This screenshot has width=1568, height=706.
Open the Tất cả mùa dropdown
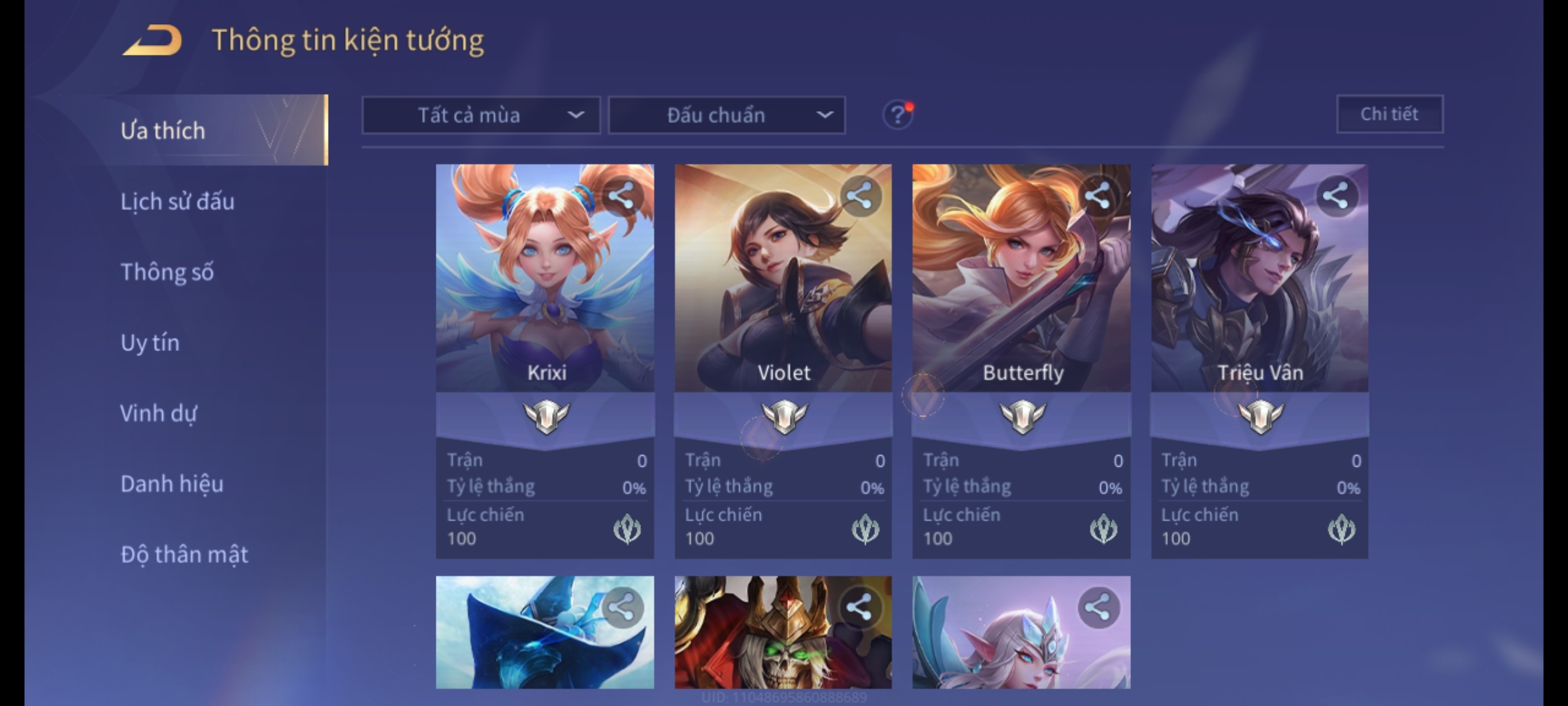(481, 116)
